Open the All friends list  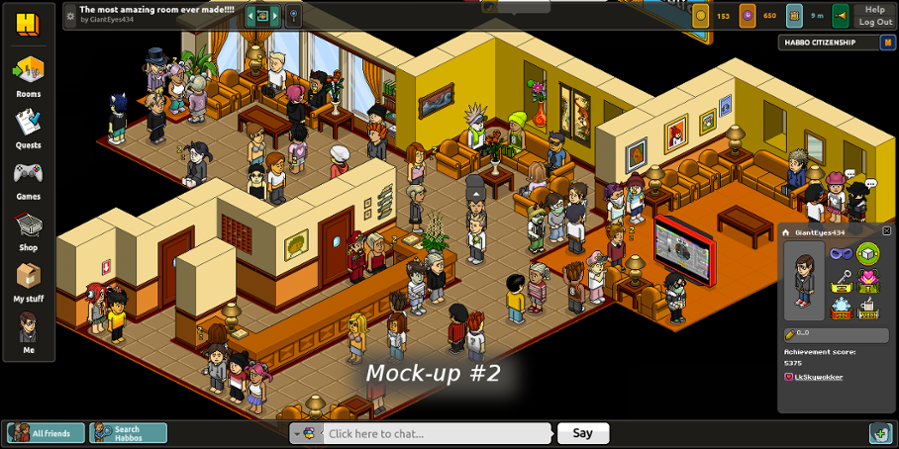(46, 433)
